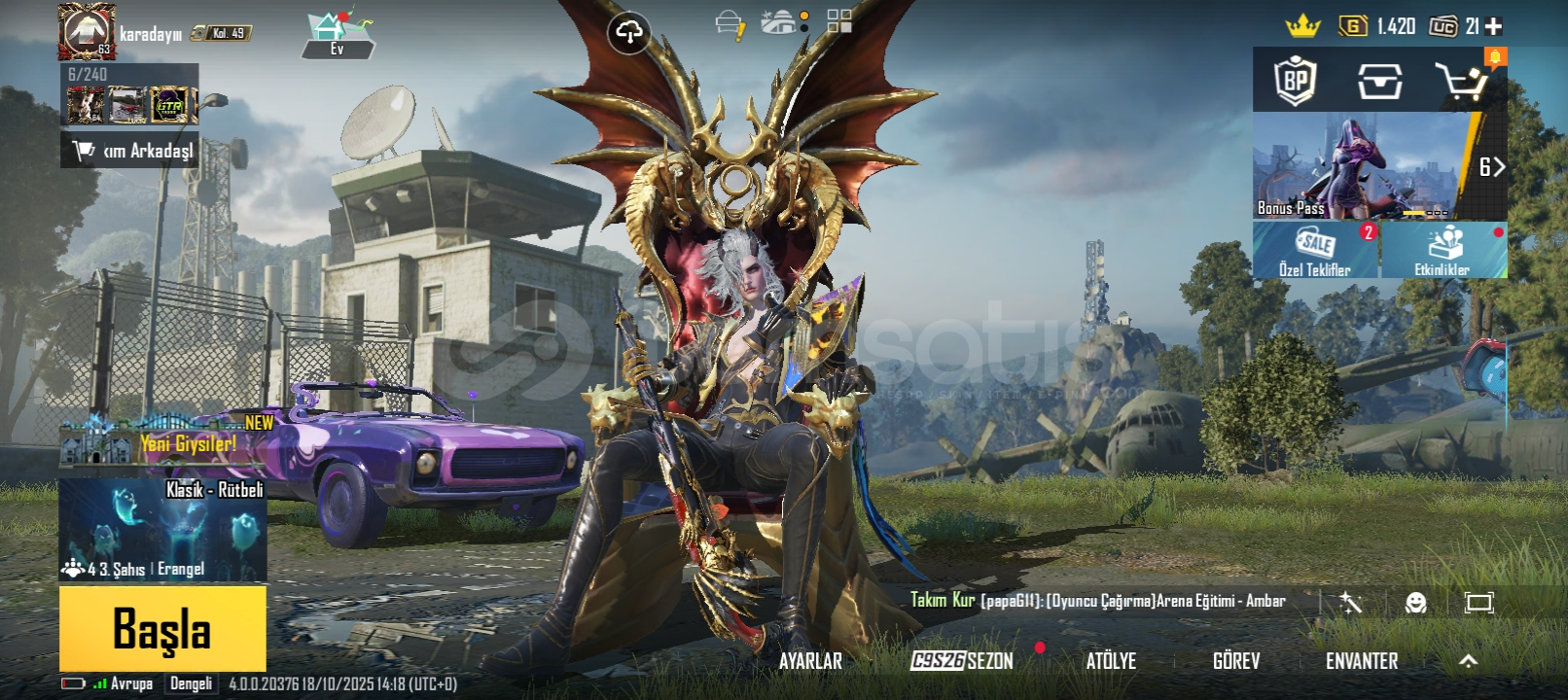1568x700 pixels.
Task: Open the Takım Kur team chat bar
Action: tap(1097, 601)
